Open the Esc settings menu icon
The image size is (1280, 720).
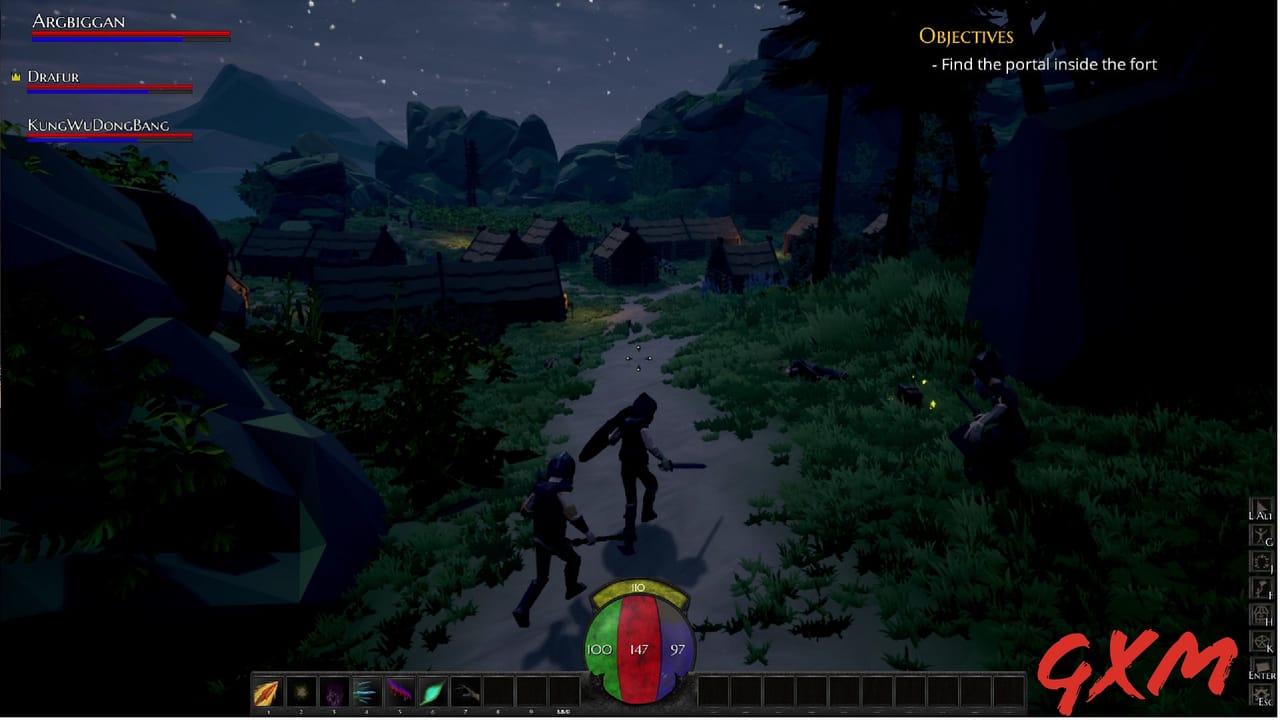[x=1262, y=690]
